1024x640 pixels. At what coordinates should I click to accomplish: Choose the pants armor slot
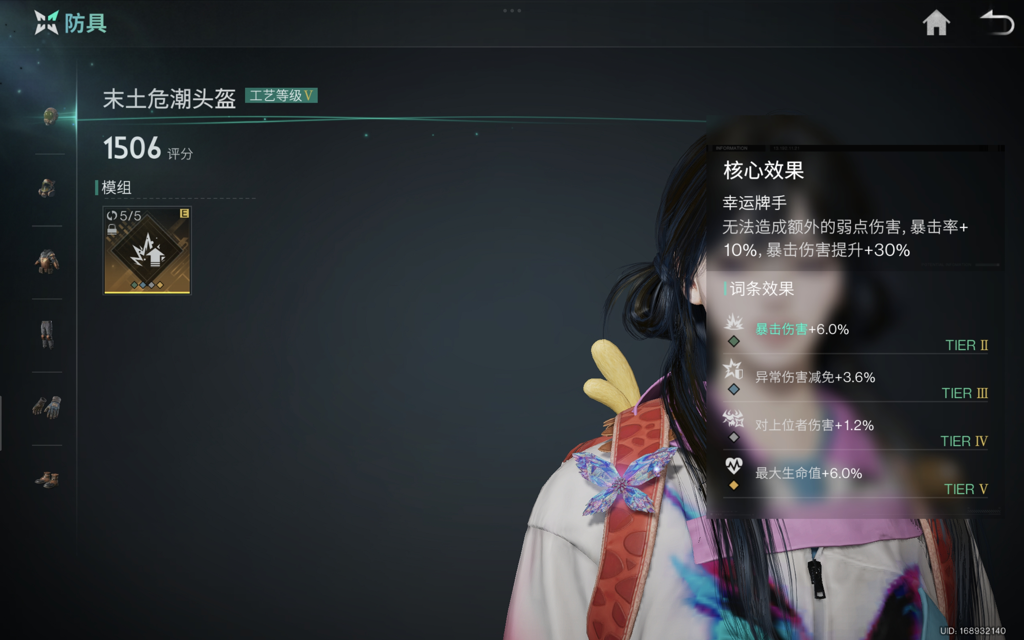[47, 333]
